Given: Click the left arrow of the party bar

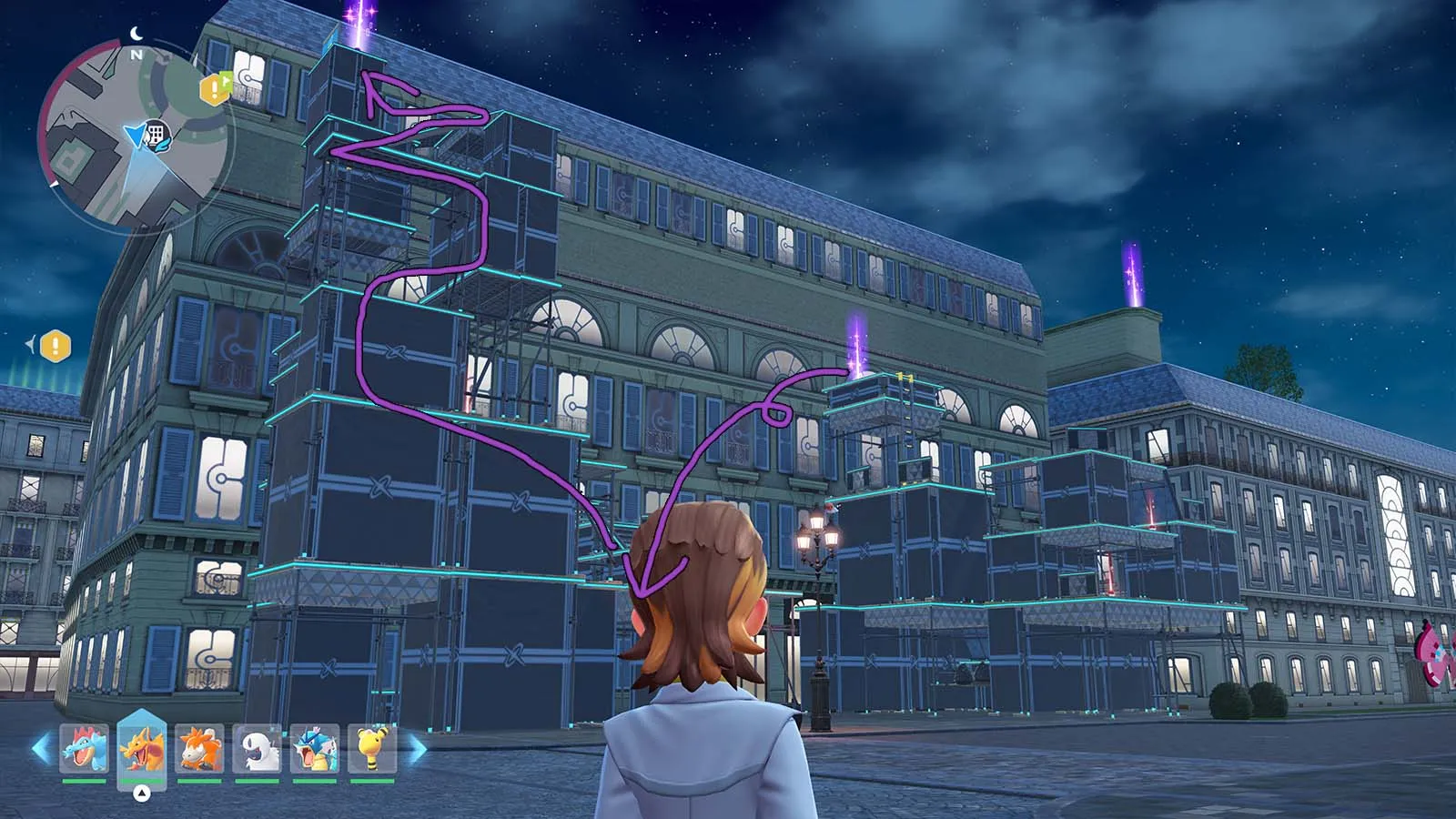Looking at the screenshot, I should (x=40, y=749).
